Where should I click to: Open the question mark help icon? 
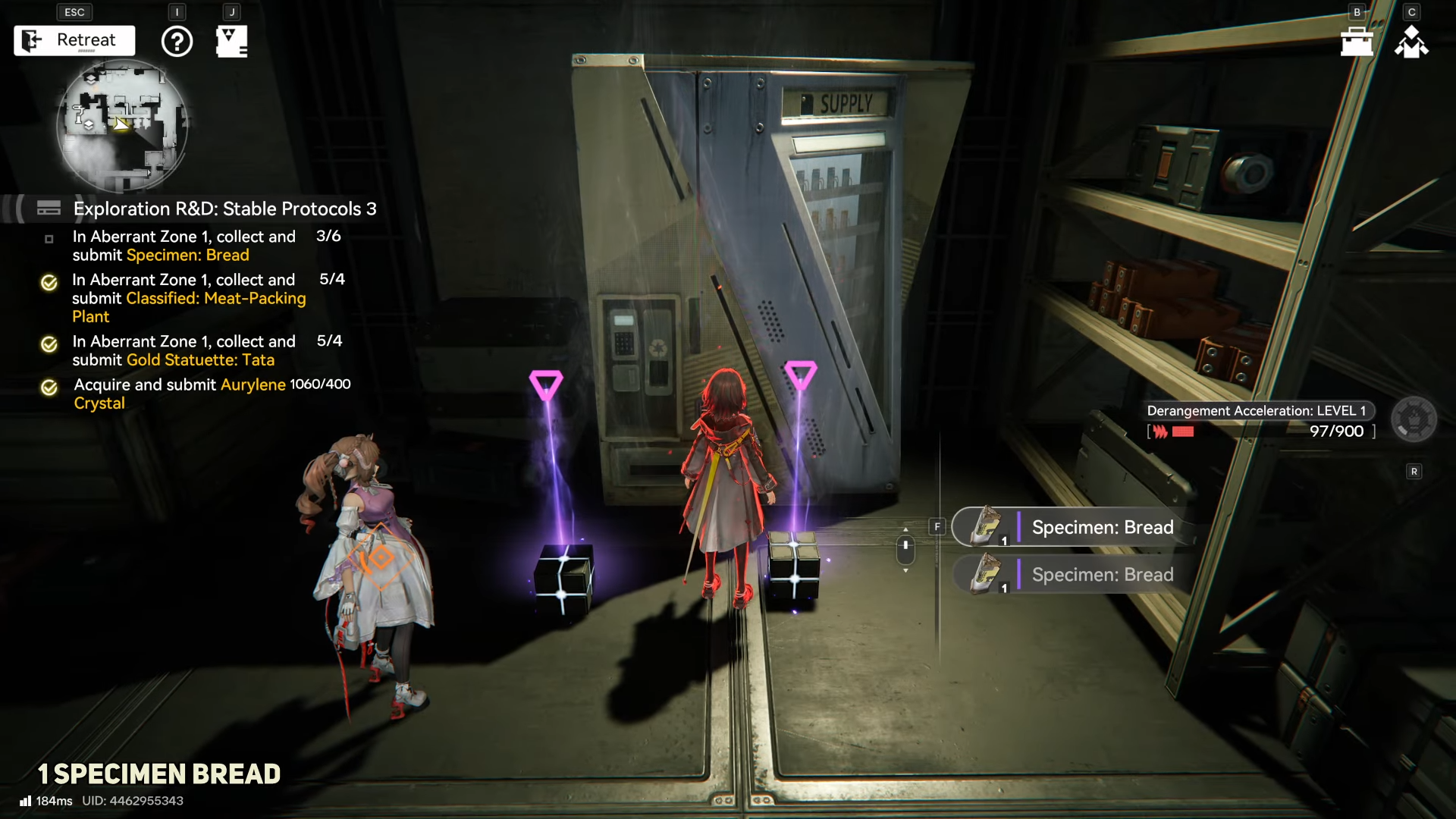pyautogui.click(x=177, y=41)
